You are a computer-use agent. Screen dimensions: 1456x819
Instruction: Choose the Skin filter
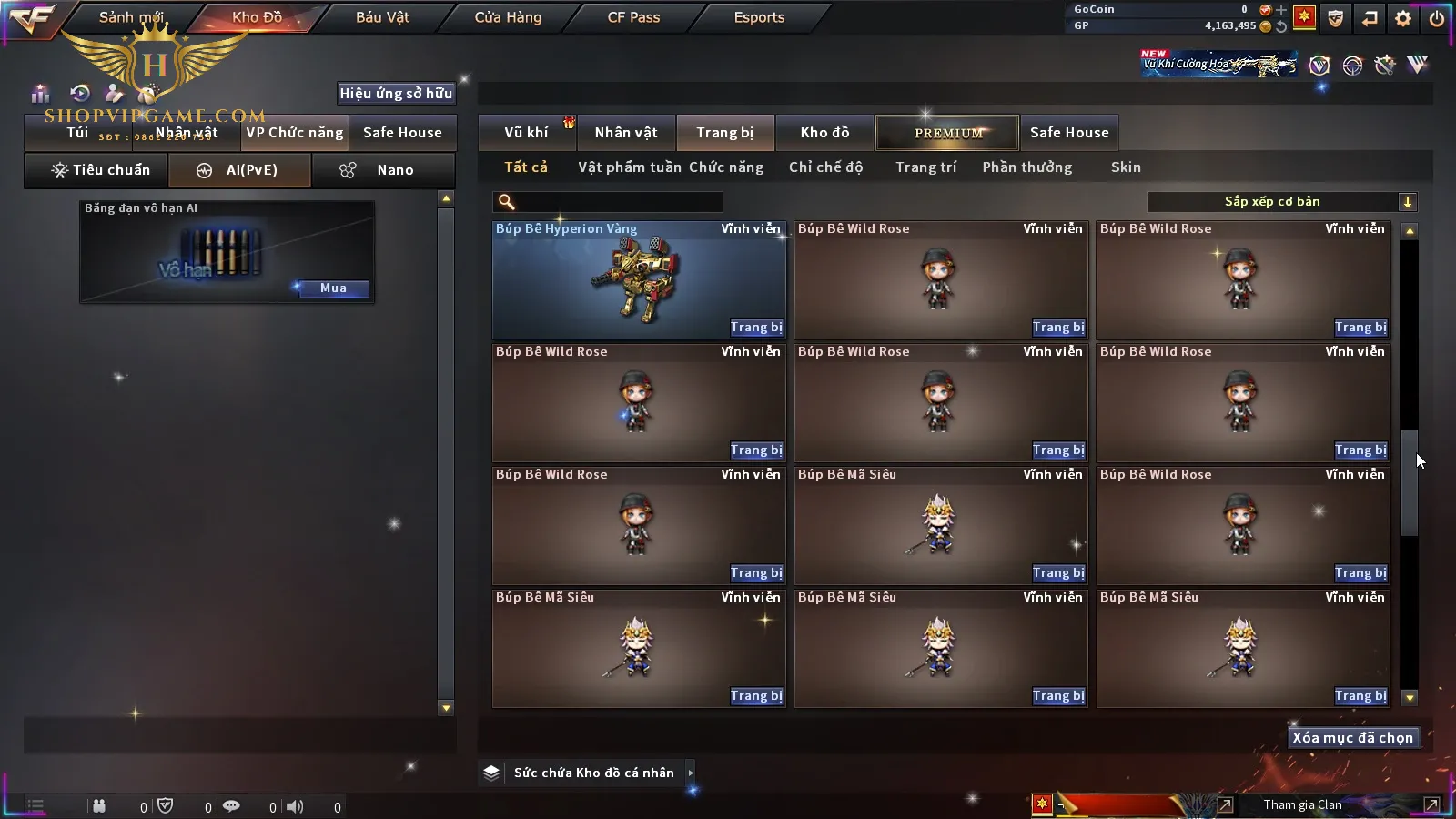[1126, 167]
